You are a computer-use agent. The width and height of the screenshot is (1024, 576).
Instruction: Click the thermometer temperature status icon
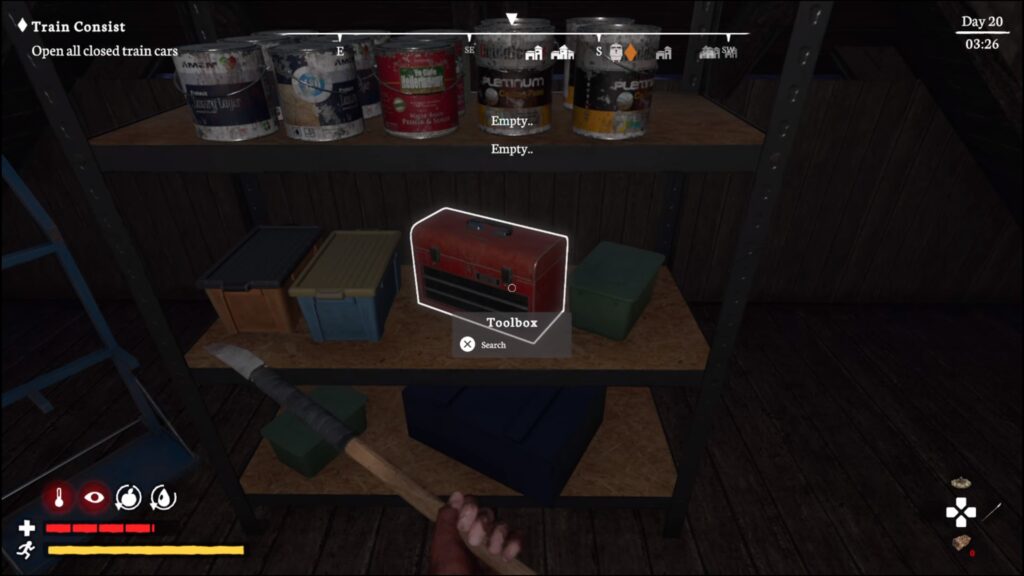(x=59, y=497)
